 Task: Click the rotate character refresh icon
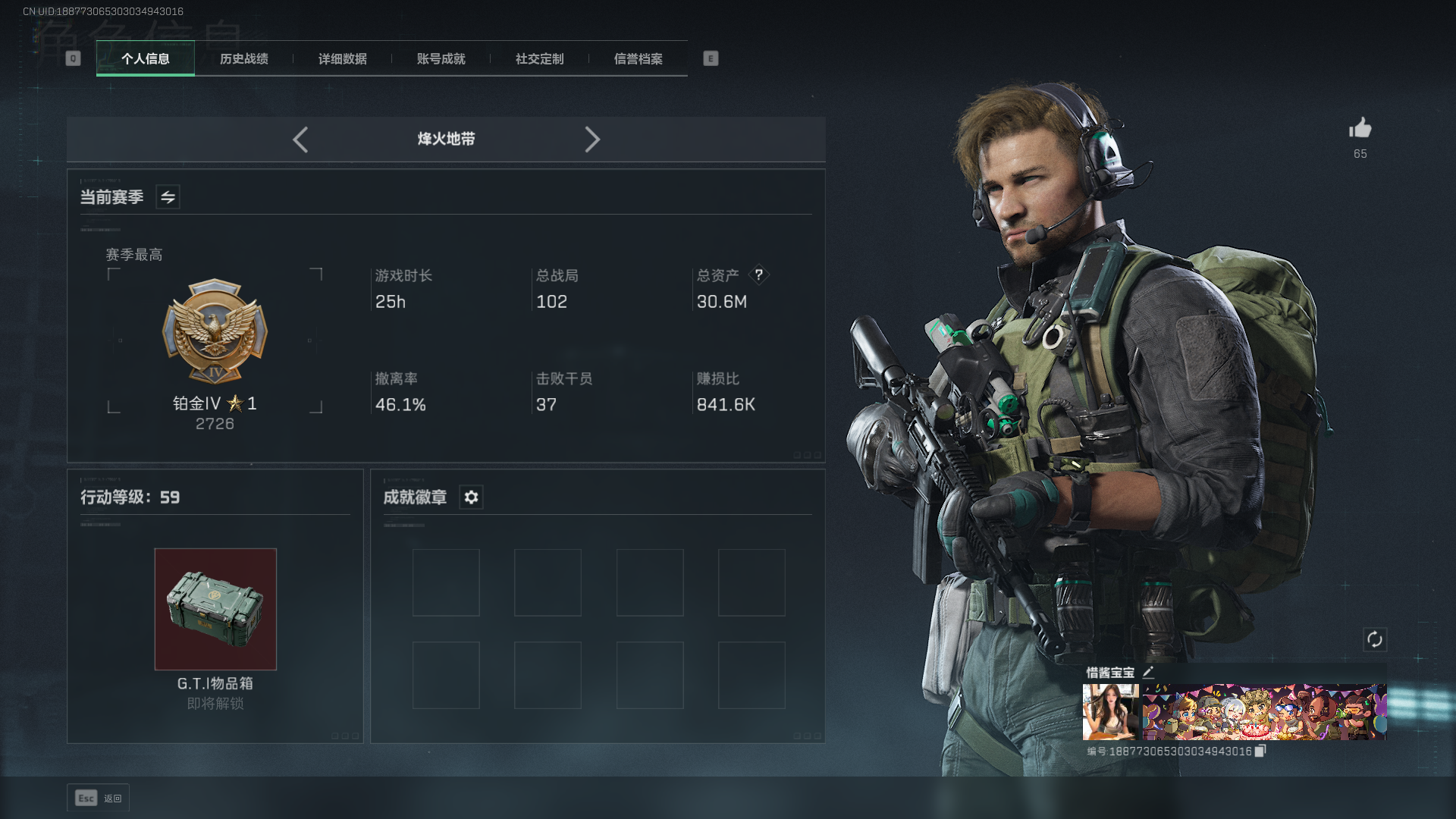pos(1374,639)
